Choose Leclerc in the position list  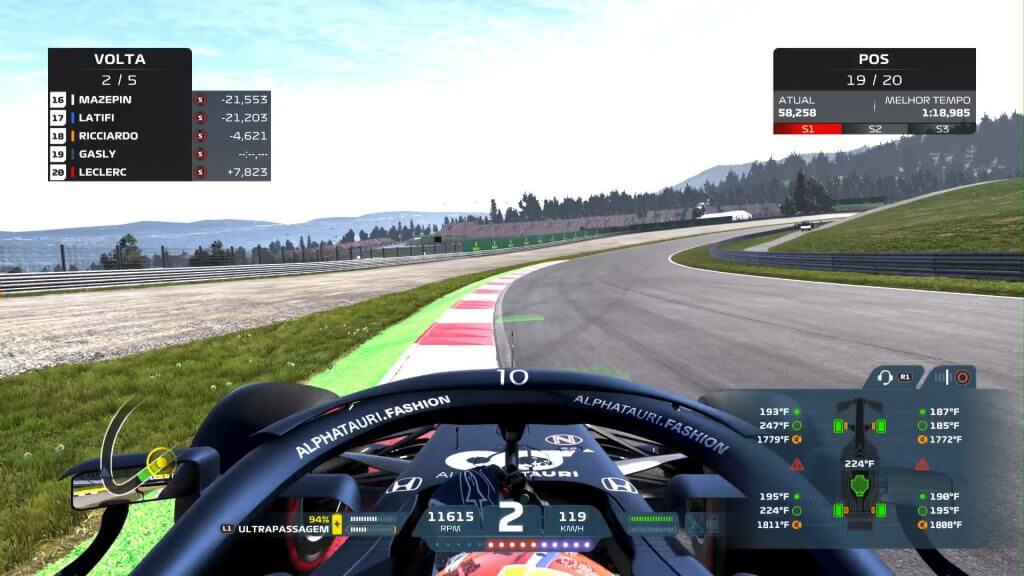pyautogui.click(x=120, y=172)
